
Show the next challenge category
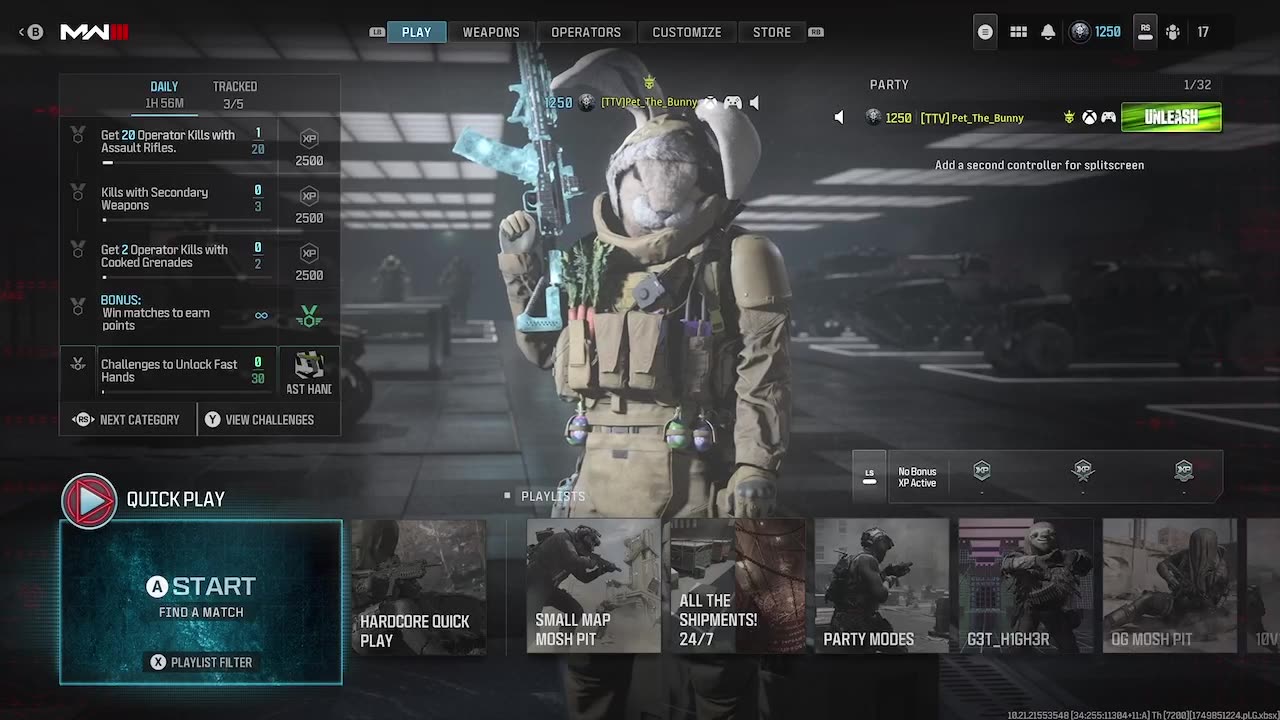coord(127,420)
